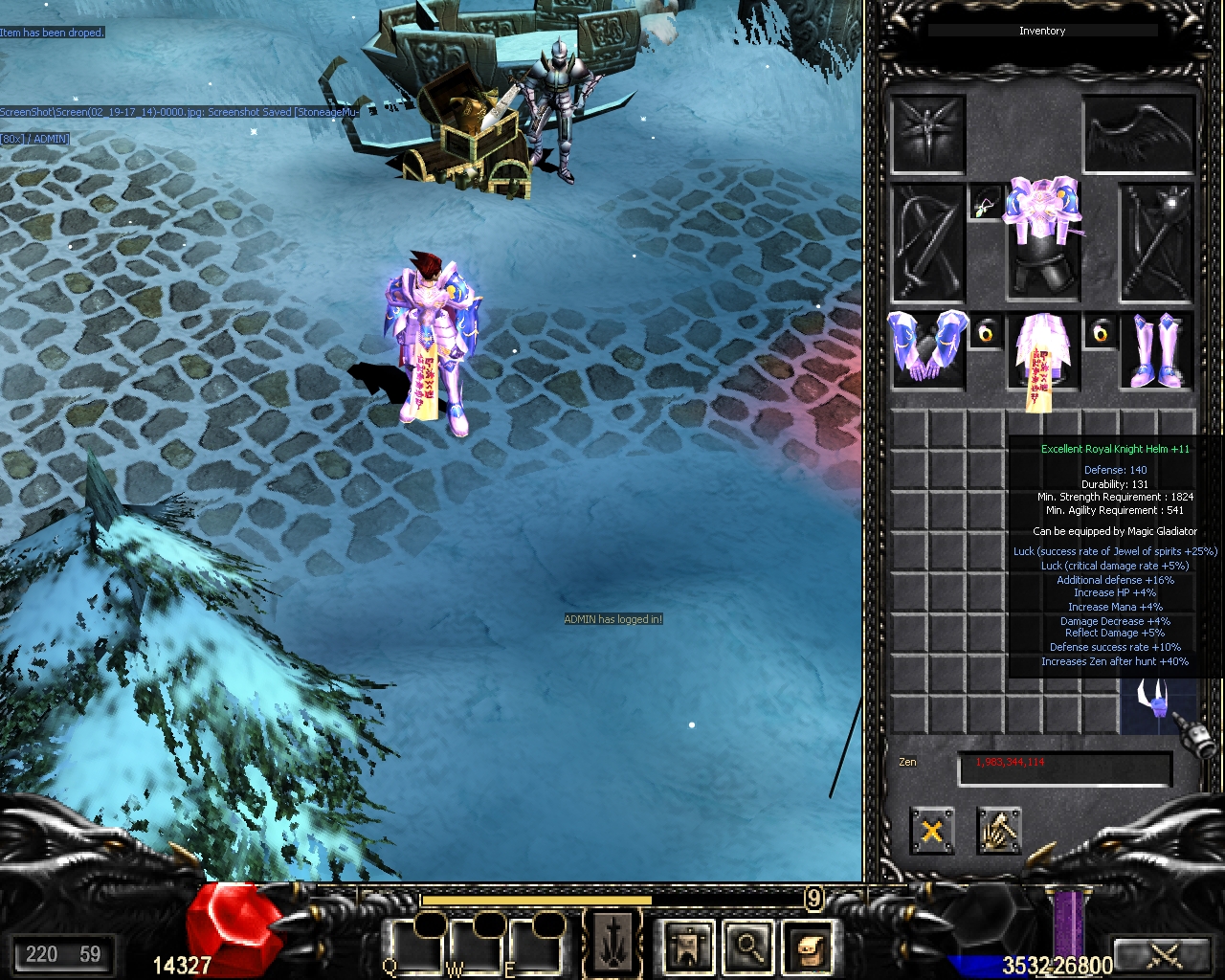Pick up the Royal Knight Helm in the bag
The width and height of the screenshot is (1225, 980).
pos(1157,698)
